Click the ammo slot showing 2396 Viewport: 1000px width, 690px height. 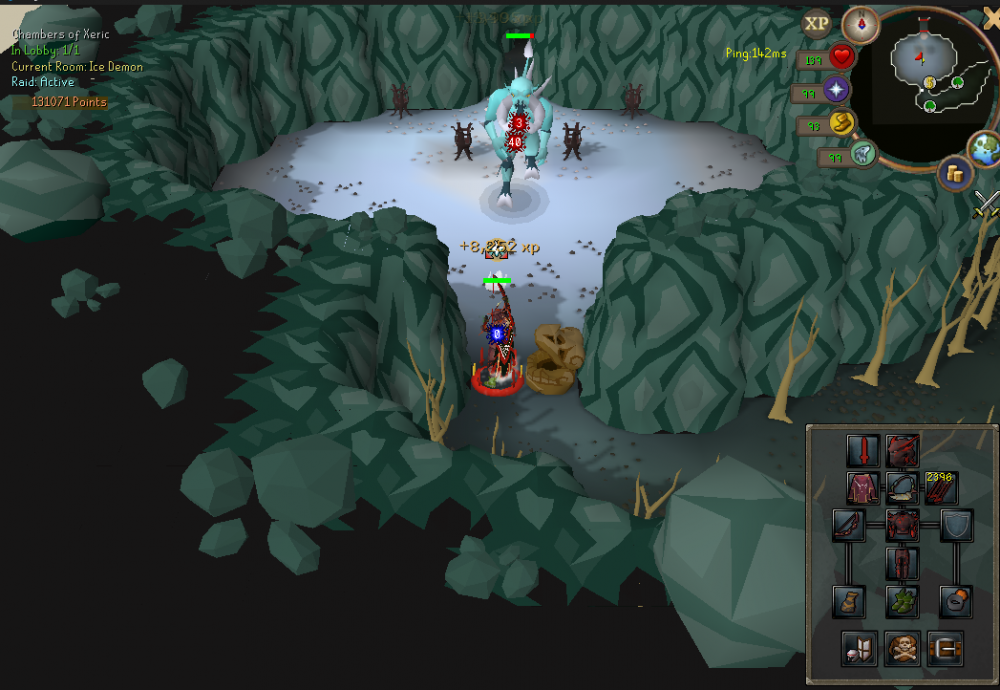943,488
